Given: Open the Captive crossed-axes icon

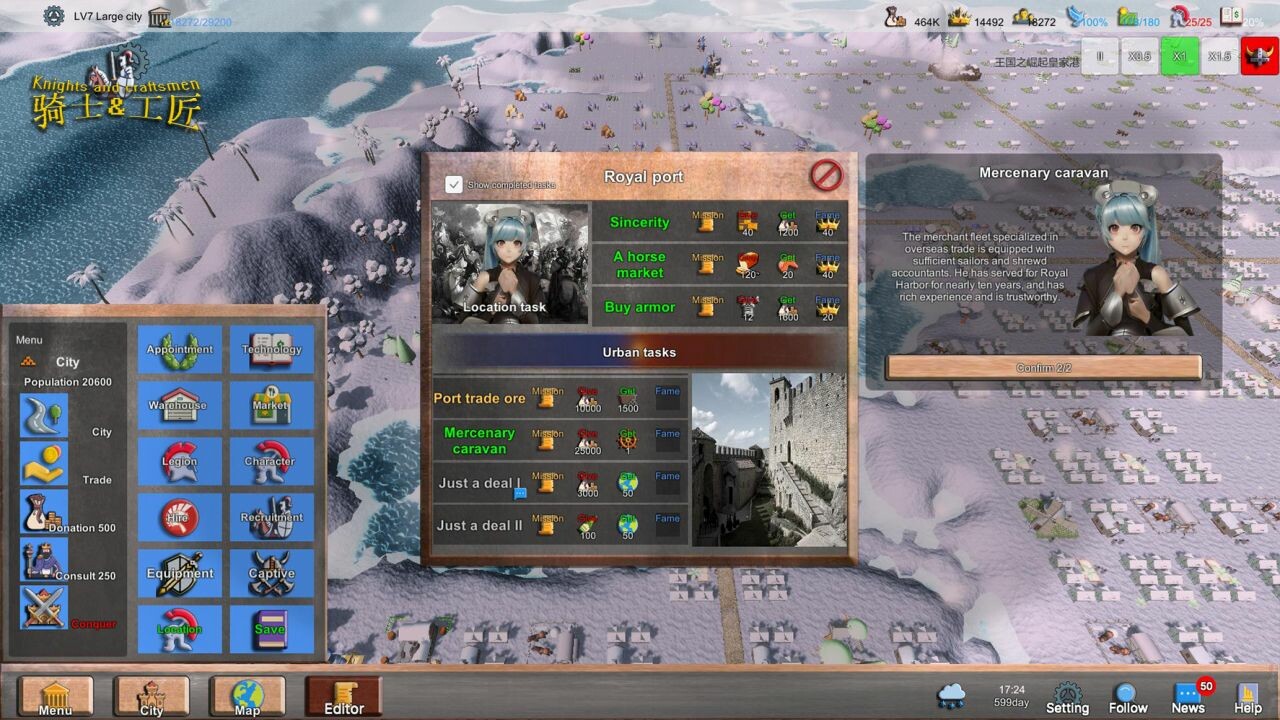Looking at the screenshot, I should pos(271,573).
